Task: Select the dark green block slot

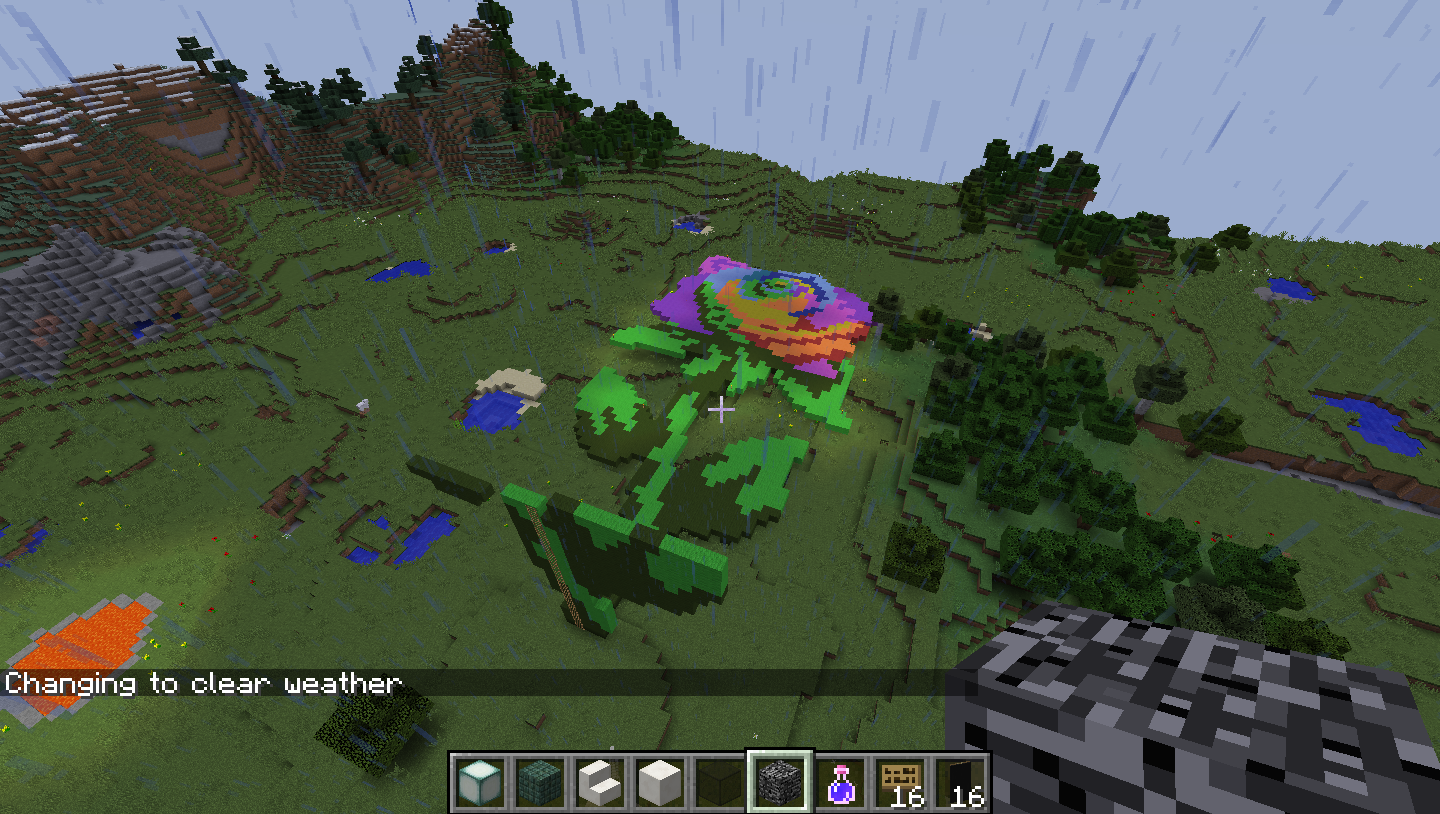Action: pos(719,782)
